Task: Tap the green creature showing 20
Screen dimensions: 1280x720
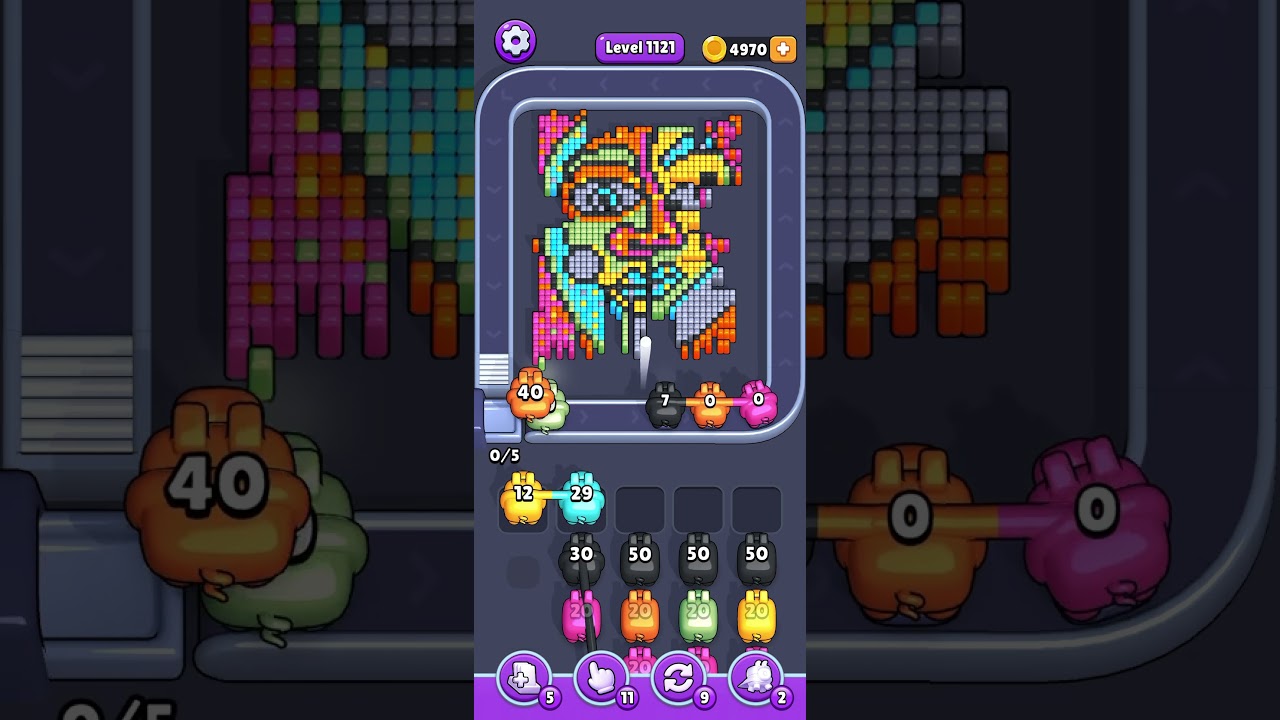Action: [699, 616]
